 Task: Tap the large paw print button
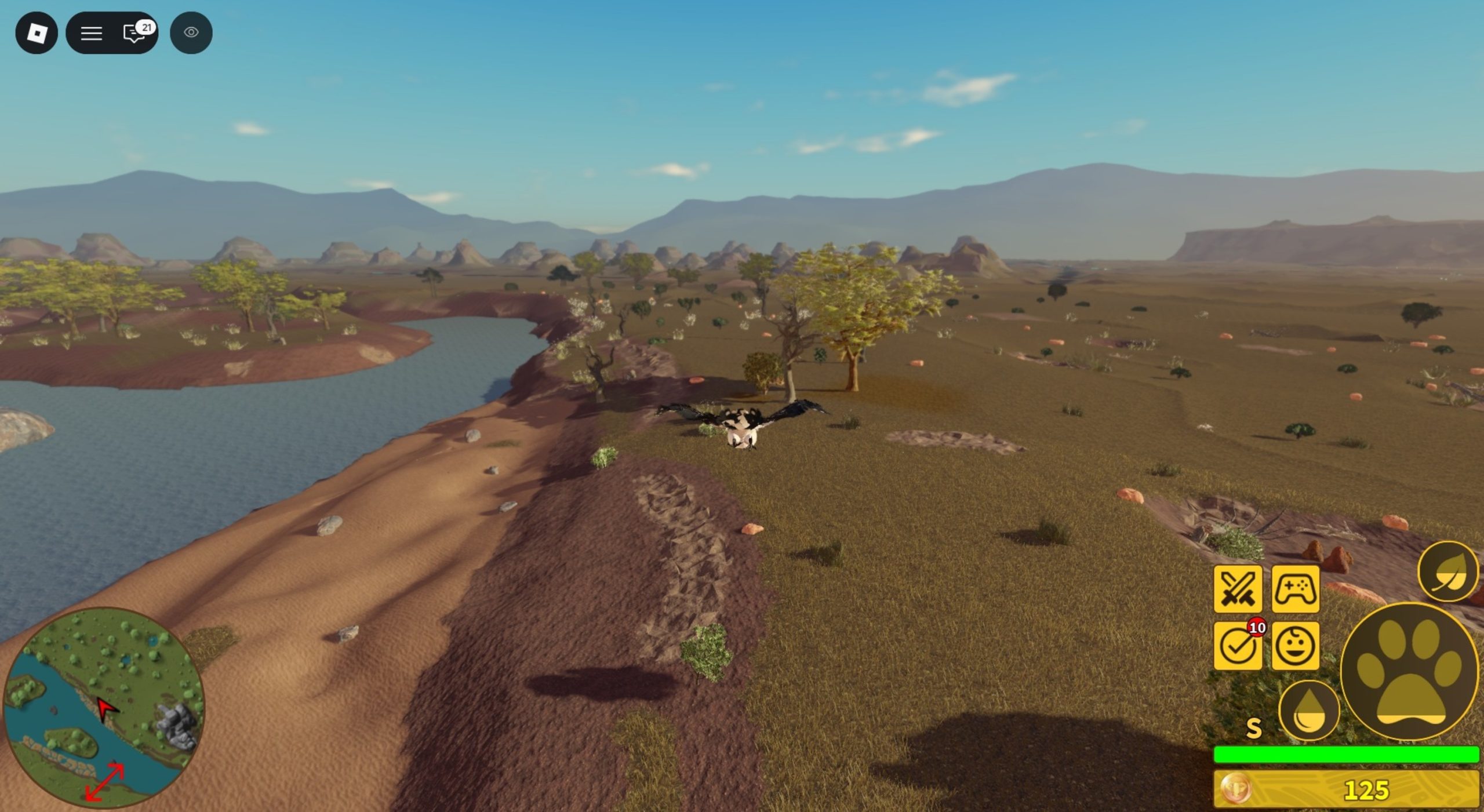1409,672
